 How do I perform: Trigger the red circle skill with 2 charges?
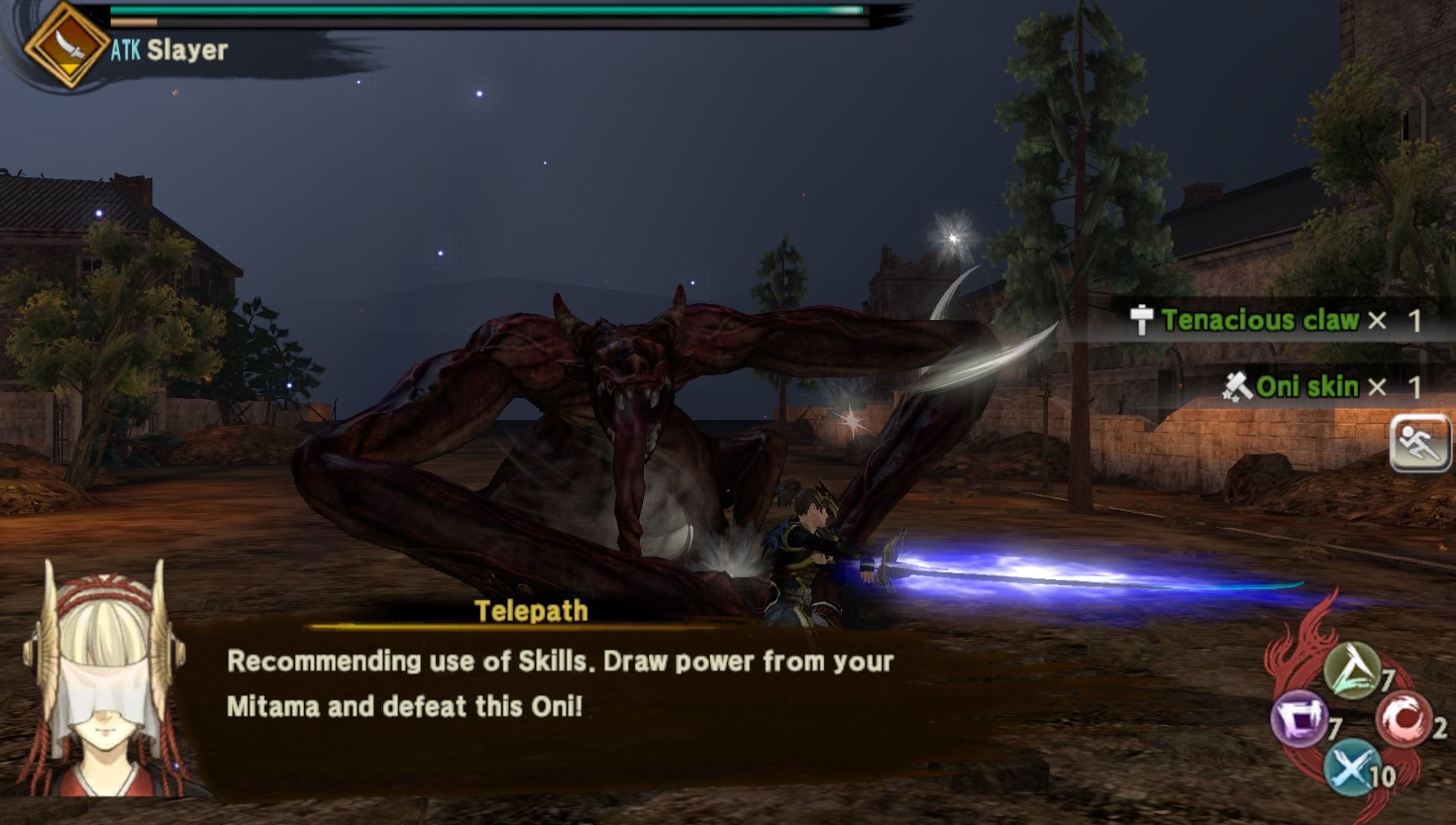1403,719
